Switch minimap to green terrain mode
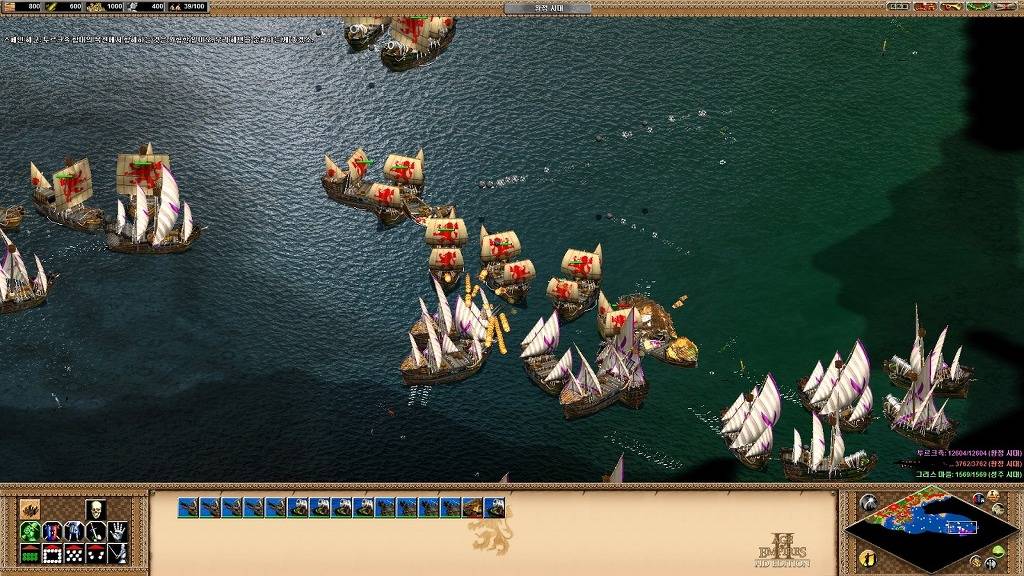The height and width of the screenshot is (576, 1024). tap(997, 550)
